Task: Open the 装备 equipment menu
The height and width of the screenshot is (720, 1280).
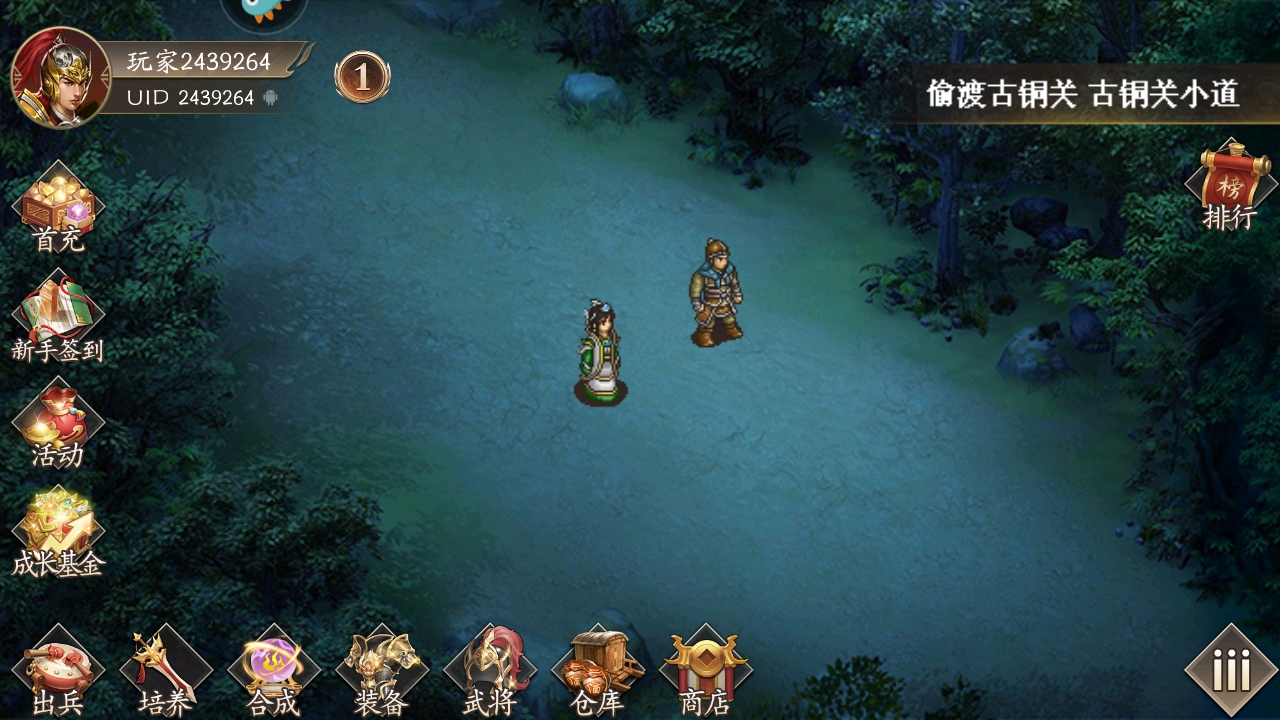Action: point(382,672)
